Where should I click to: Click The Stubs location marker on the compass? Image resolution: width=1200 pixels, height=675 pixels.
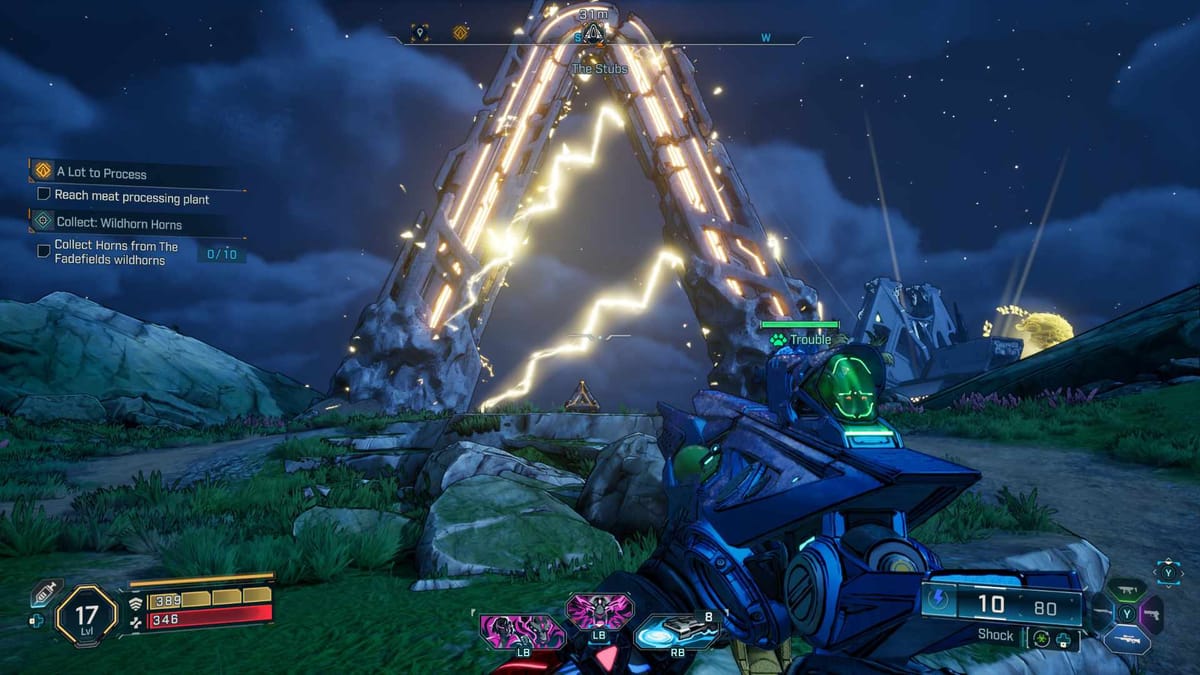pos(593,37)
